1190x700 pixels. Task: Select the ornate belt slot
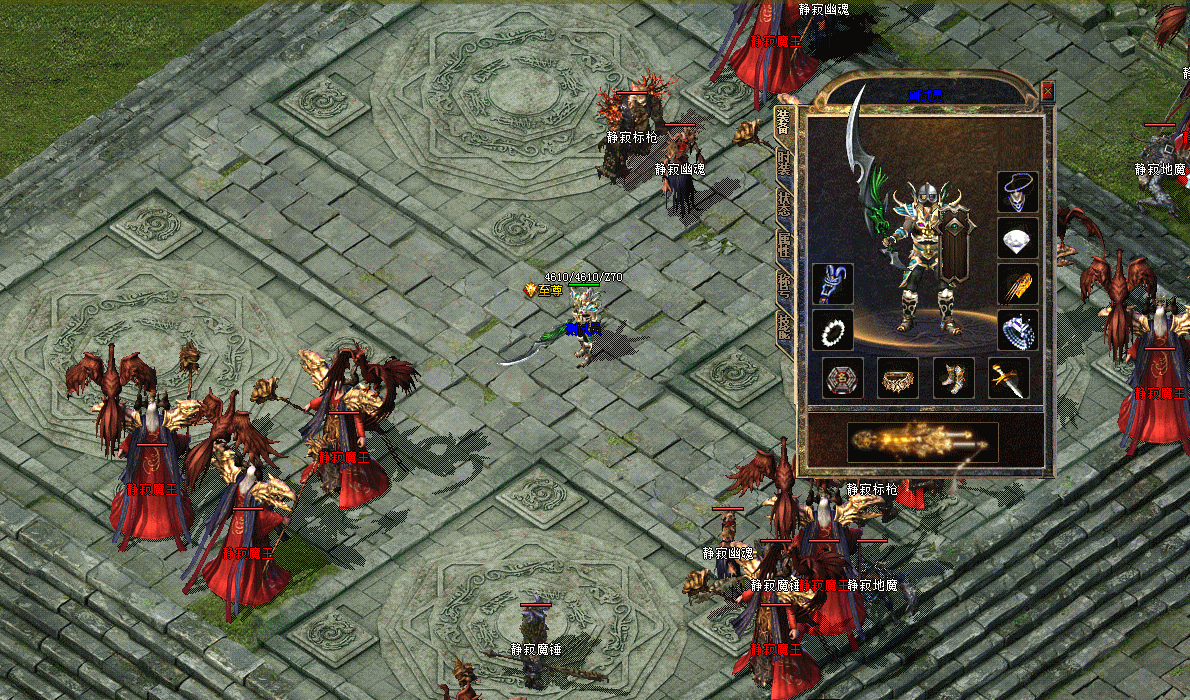(x=898, y=378)
